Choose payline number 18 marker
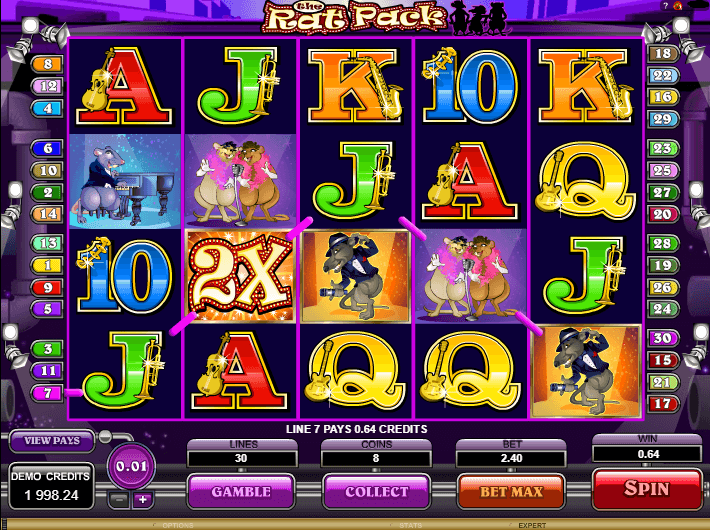This screenshot has width=710, height=530. [x=661, y=53]
